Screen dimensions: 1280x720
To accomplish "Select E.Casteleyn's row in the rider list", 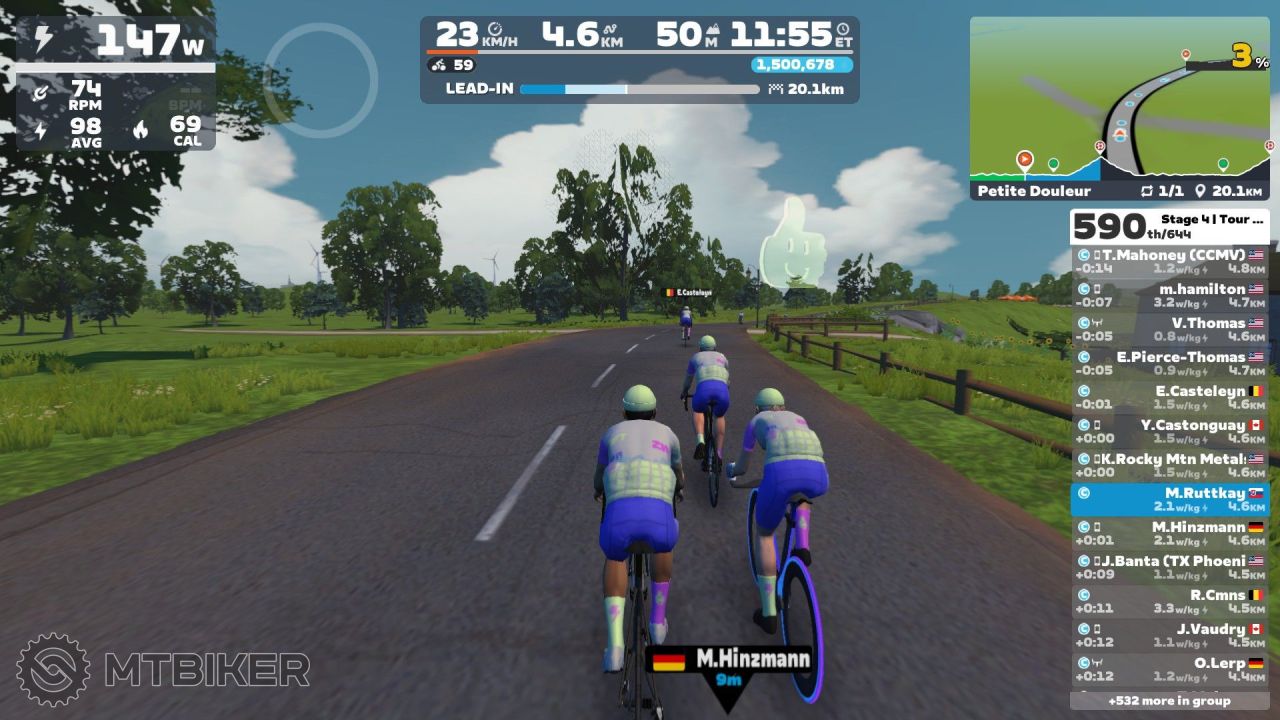I will (1169, 398).
